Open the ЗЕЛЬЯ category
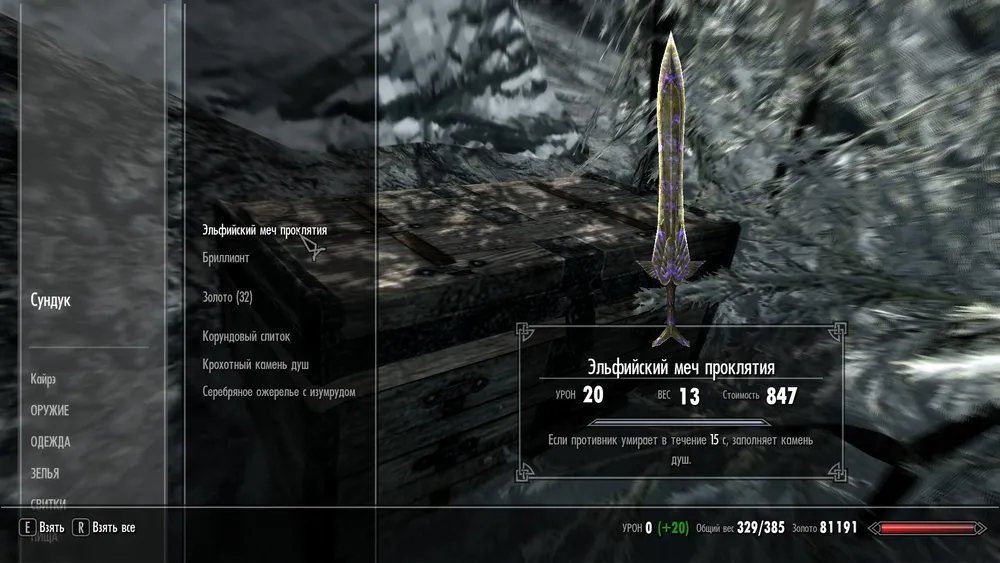The width and height of the screenshot is (1000, 563). point(45,473)
